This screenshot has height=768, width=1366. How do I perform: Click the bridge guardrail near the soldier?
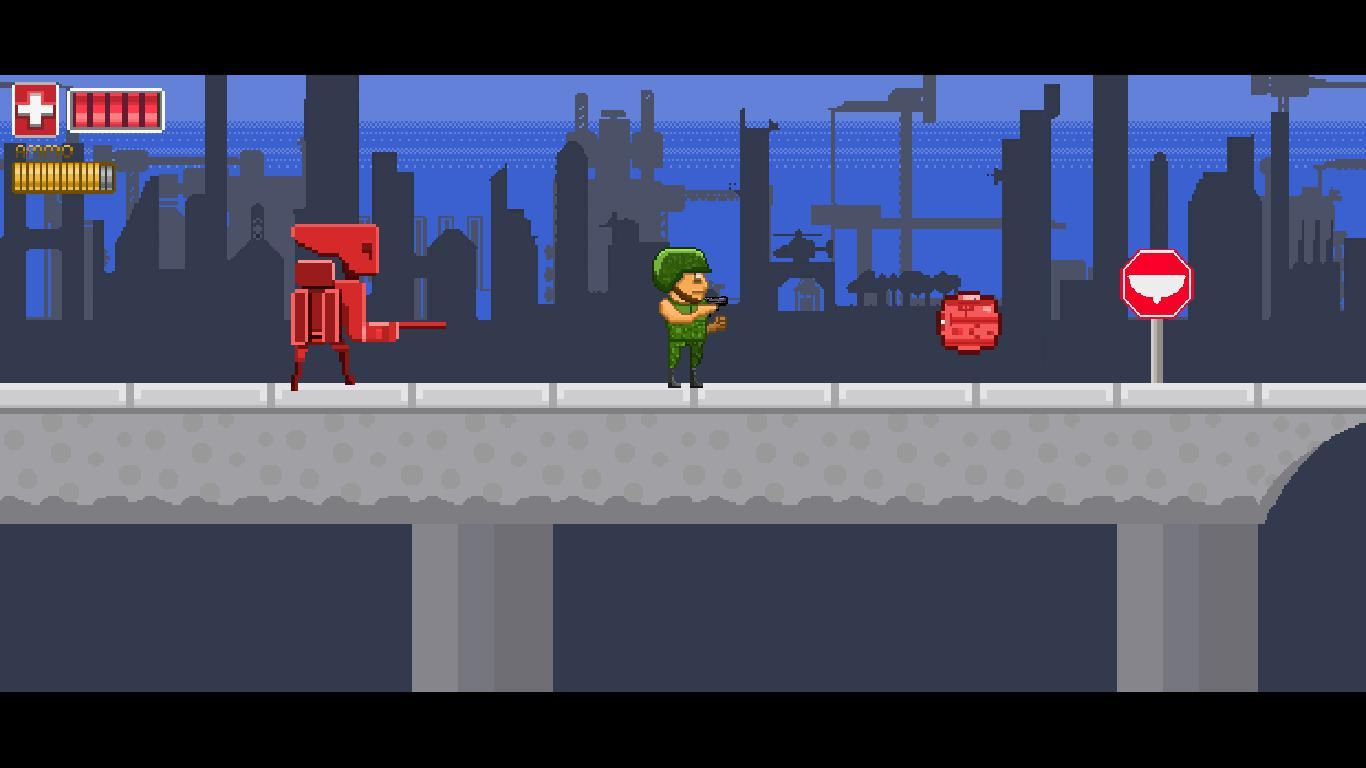click(760, 390)
